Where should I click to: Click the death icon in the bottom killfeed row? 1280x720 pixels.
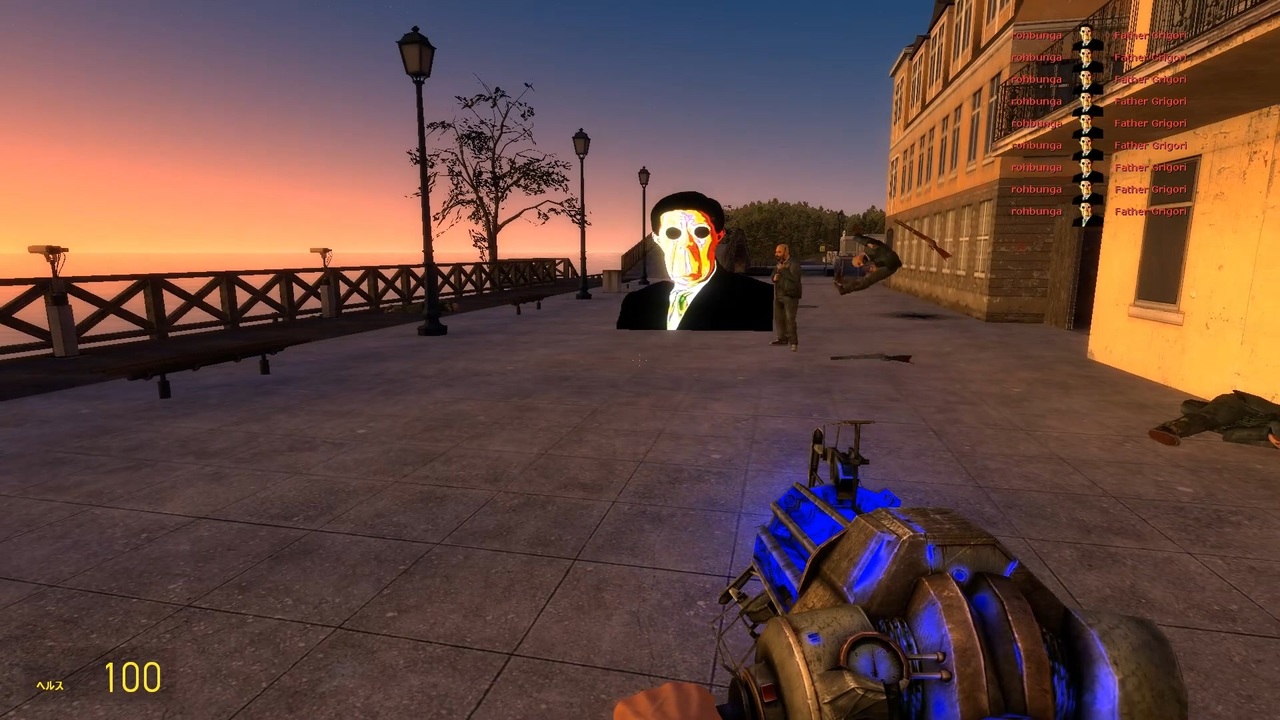pos(1087,211)
